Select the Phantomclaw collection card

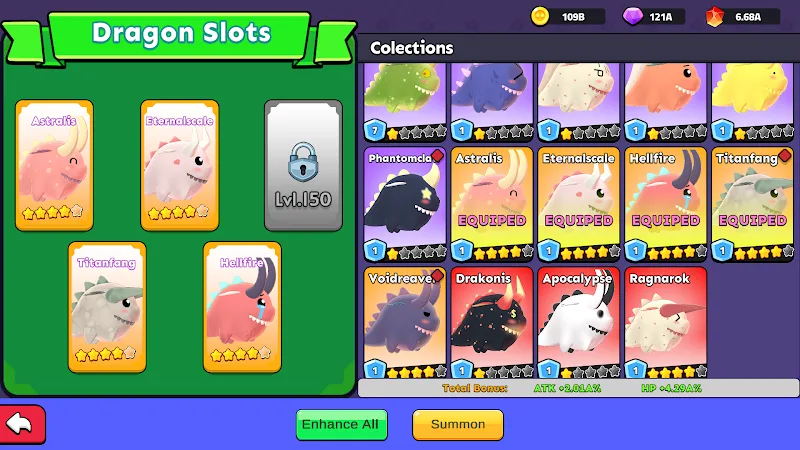click(405, 204)
